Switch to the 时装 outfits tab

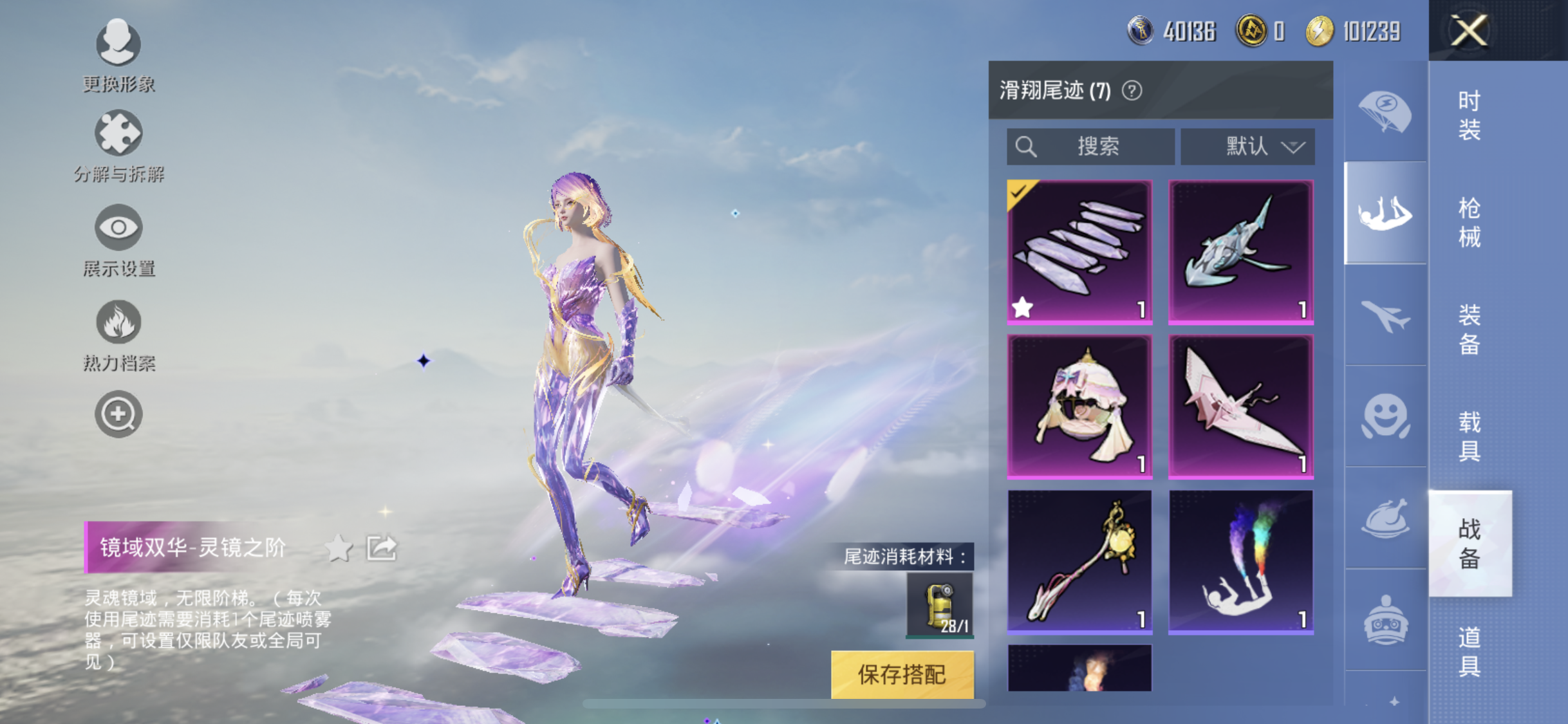(x=1469, y=115)
